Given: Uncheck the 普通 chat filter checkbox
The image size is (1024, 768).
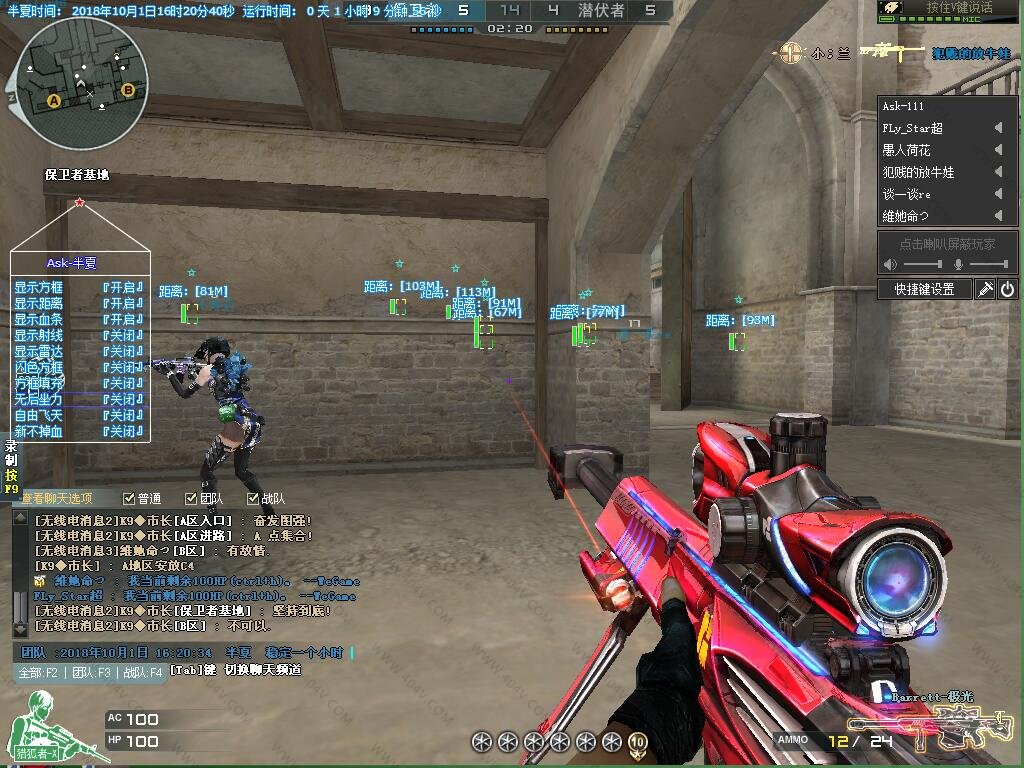Looking at the screenshot, I should tap(129, 498).
